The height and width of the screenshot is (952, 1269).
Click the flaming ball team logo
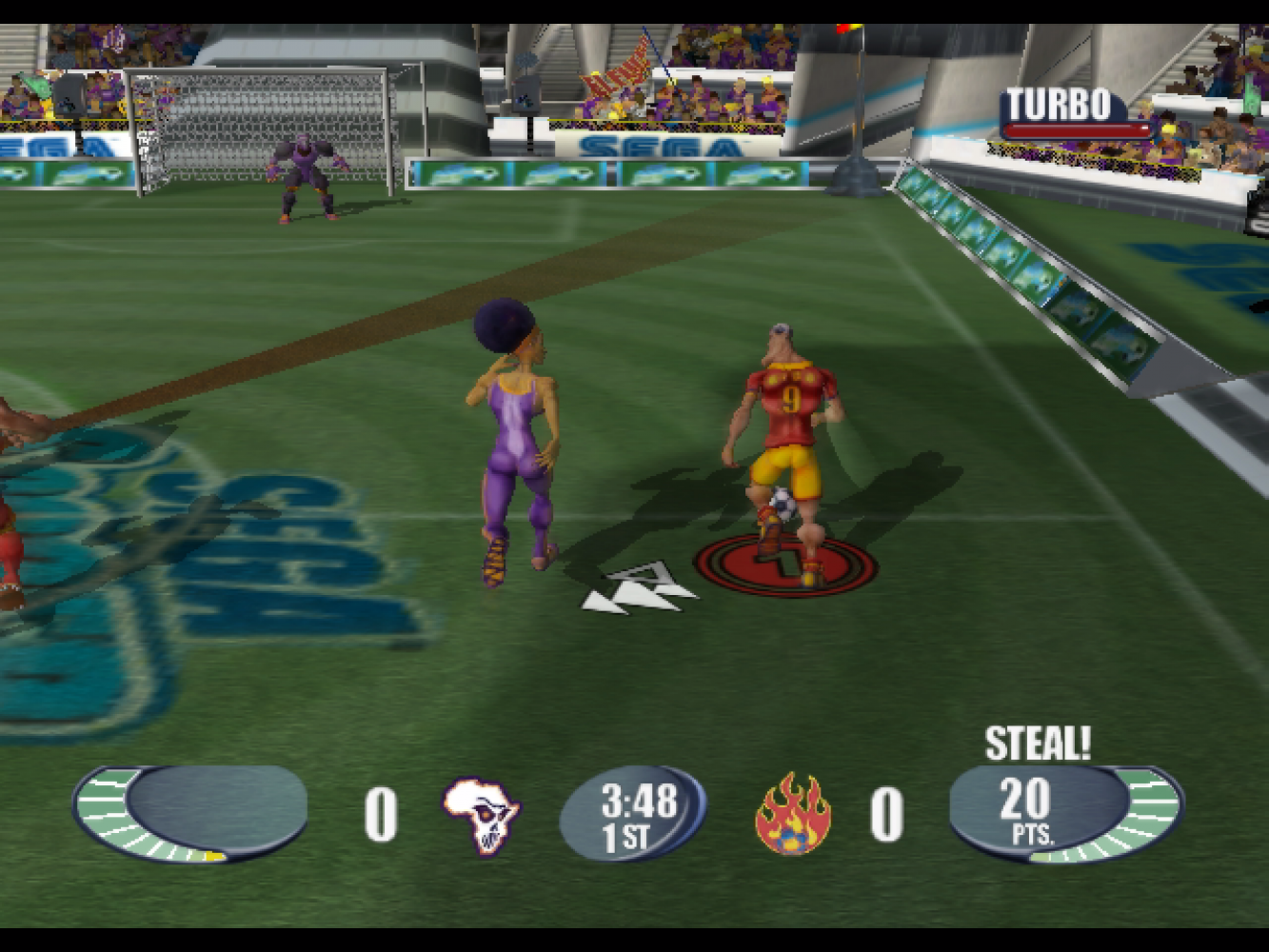pos(792,815)
